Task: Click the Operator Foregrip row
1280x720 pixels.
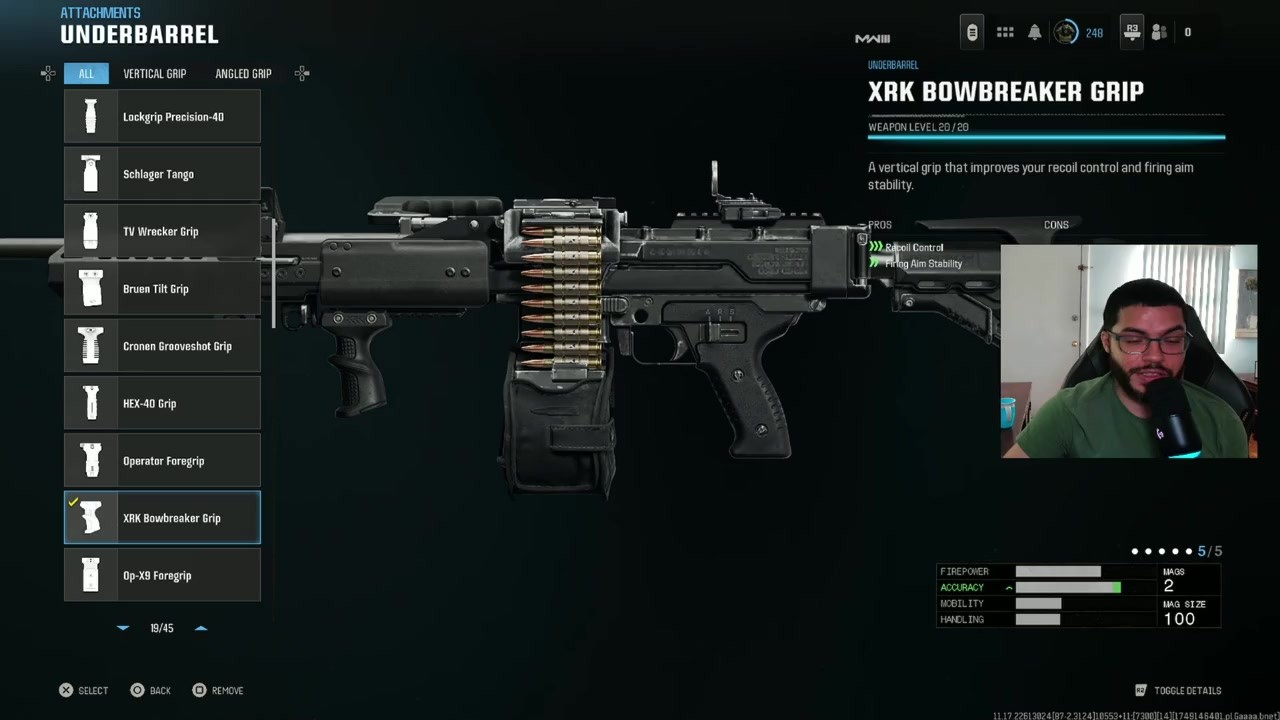Action: click(162, 461)
